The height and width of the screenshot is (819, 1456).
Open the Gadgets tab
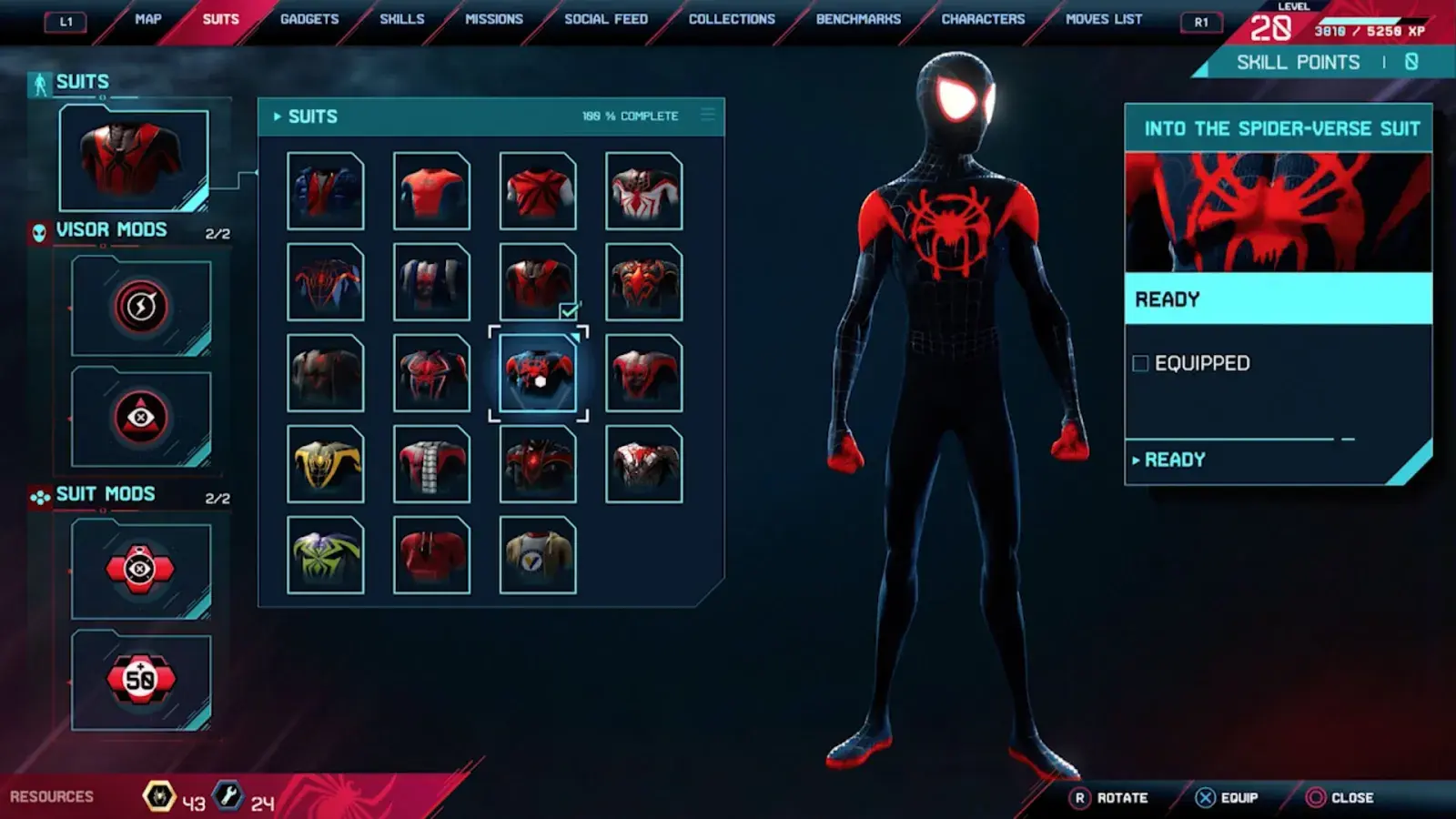(309, 19)
